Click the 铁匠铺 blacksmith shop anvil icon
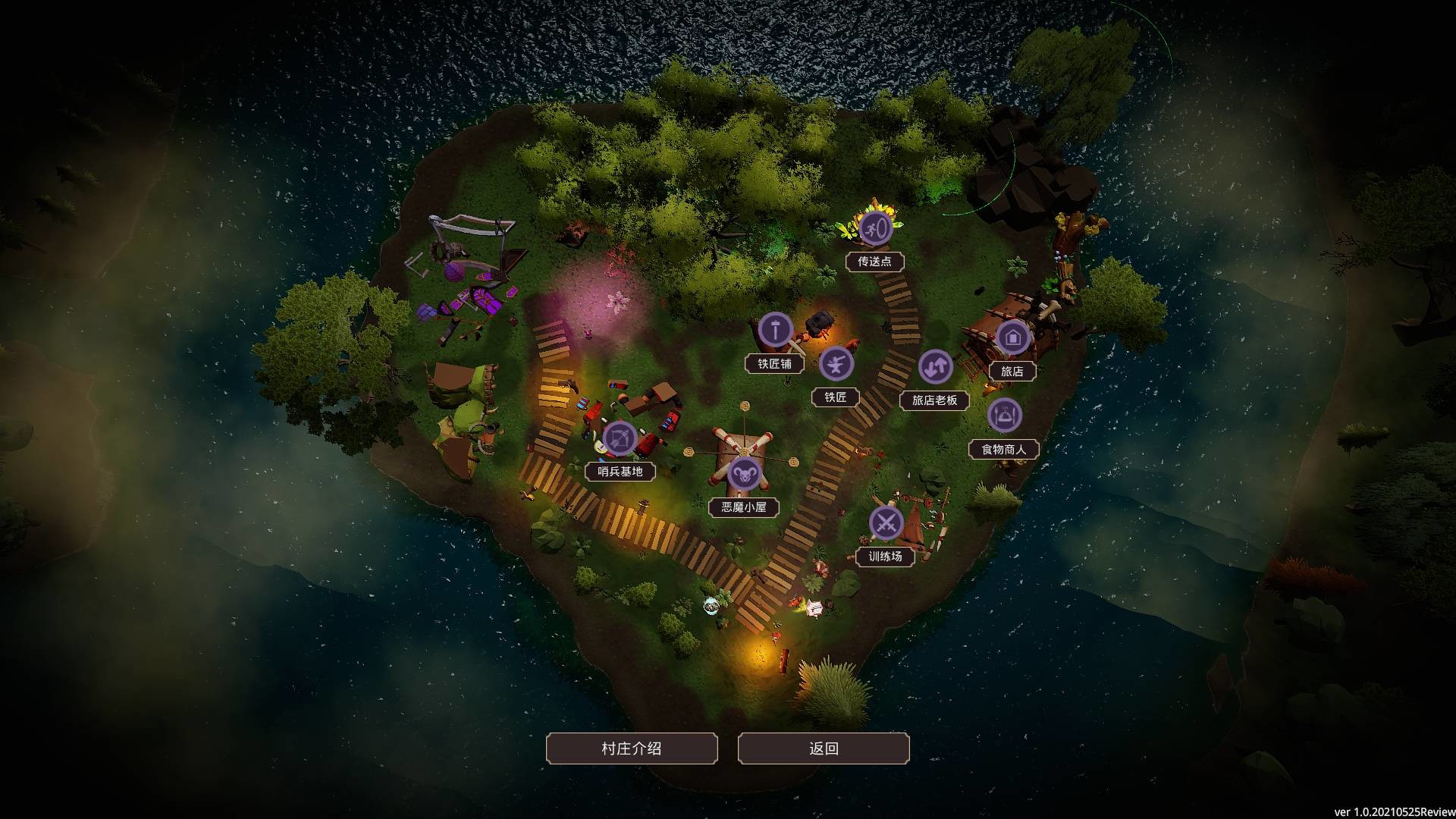 click(x=774, y=331)
